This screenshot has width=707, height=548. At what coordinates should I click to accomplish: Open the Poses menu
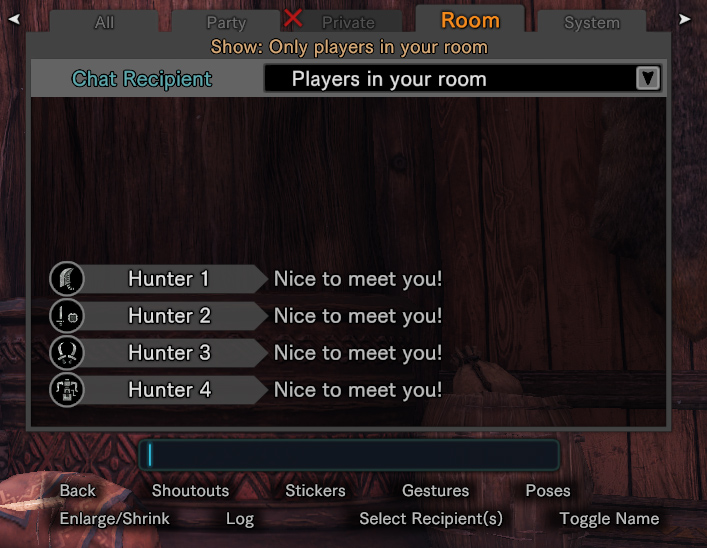click(548, 491)
